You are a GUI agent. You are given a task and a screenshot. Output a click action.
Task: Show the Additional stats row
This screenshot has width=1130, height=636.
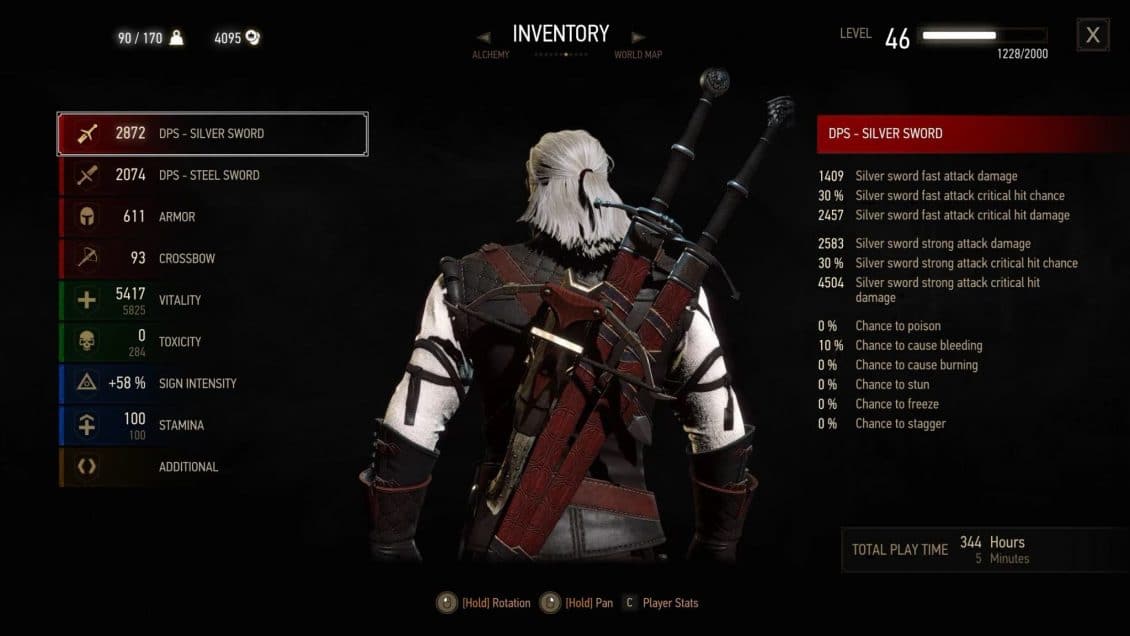tap(212, 467)
